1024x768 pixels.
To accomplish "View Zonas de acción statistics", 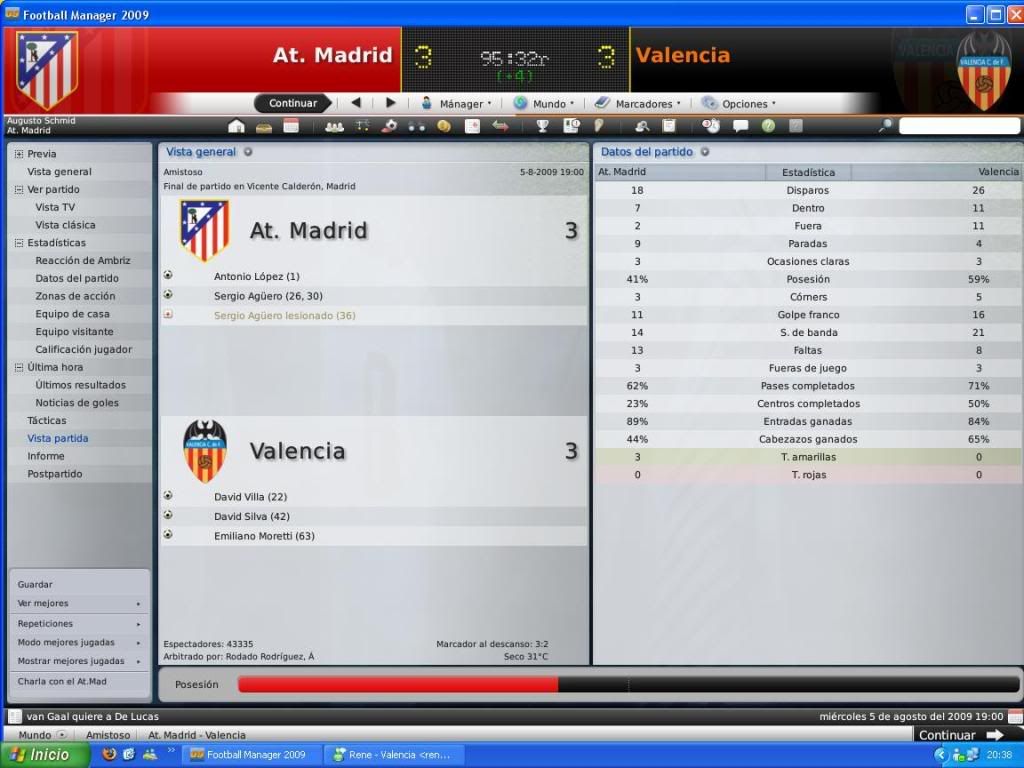I will pos(75,296).
